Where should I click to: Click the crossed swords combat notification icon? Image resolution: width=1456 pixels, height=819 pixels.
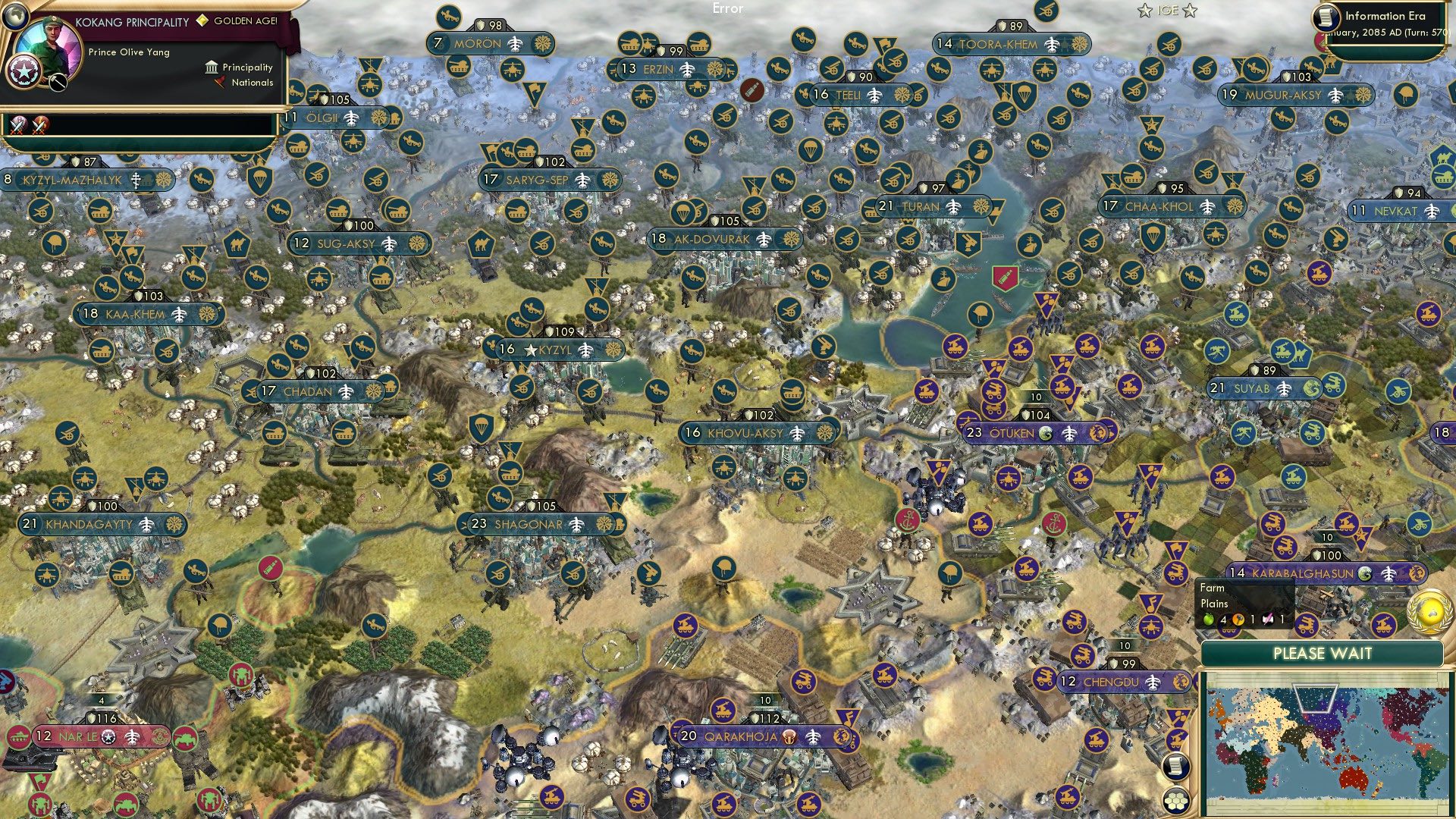pos(19,126)
